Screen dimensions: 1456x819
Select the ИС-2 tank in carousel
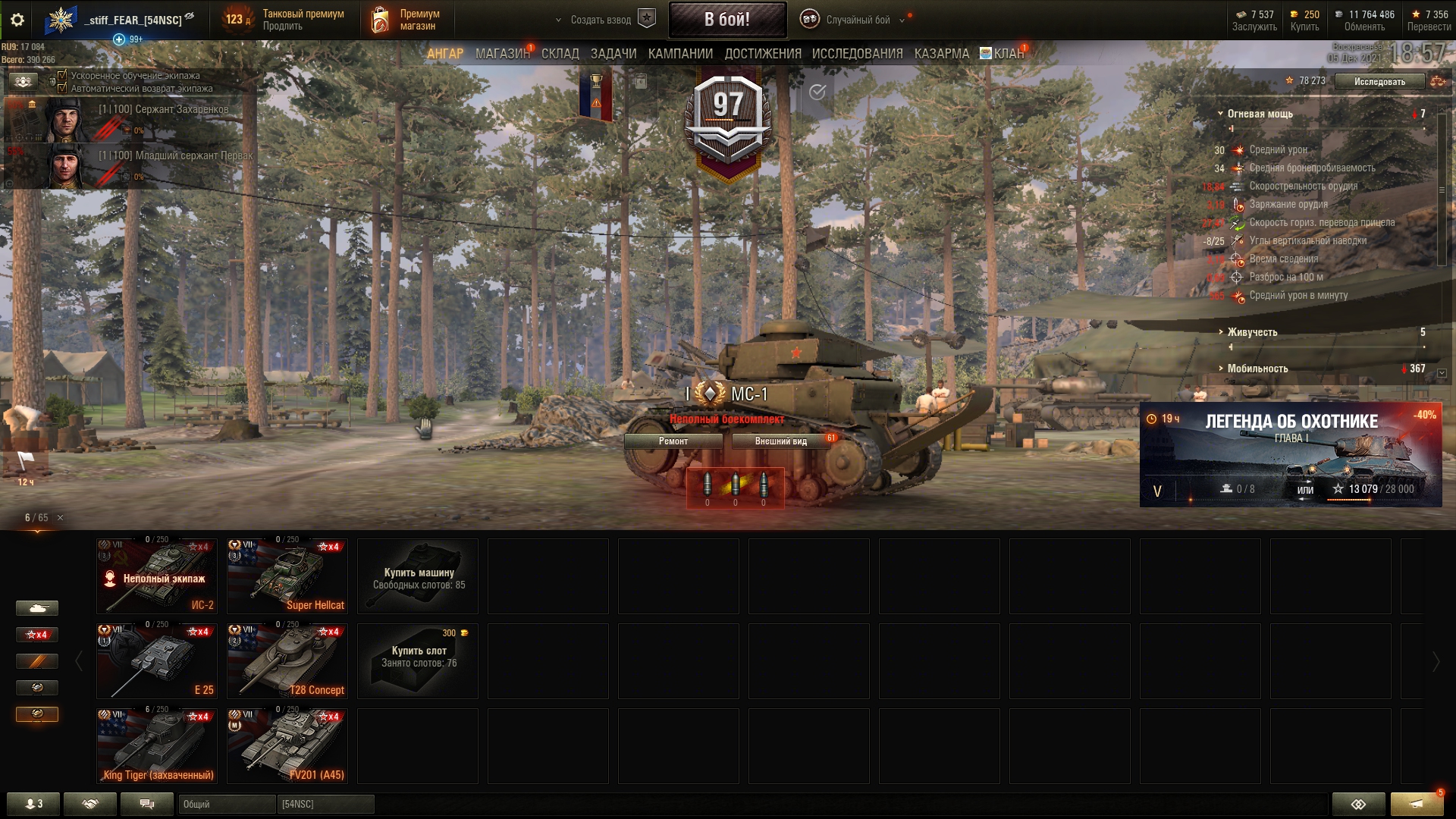157,576
